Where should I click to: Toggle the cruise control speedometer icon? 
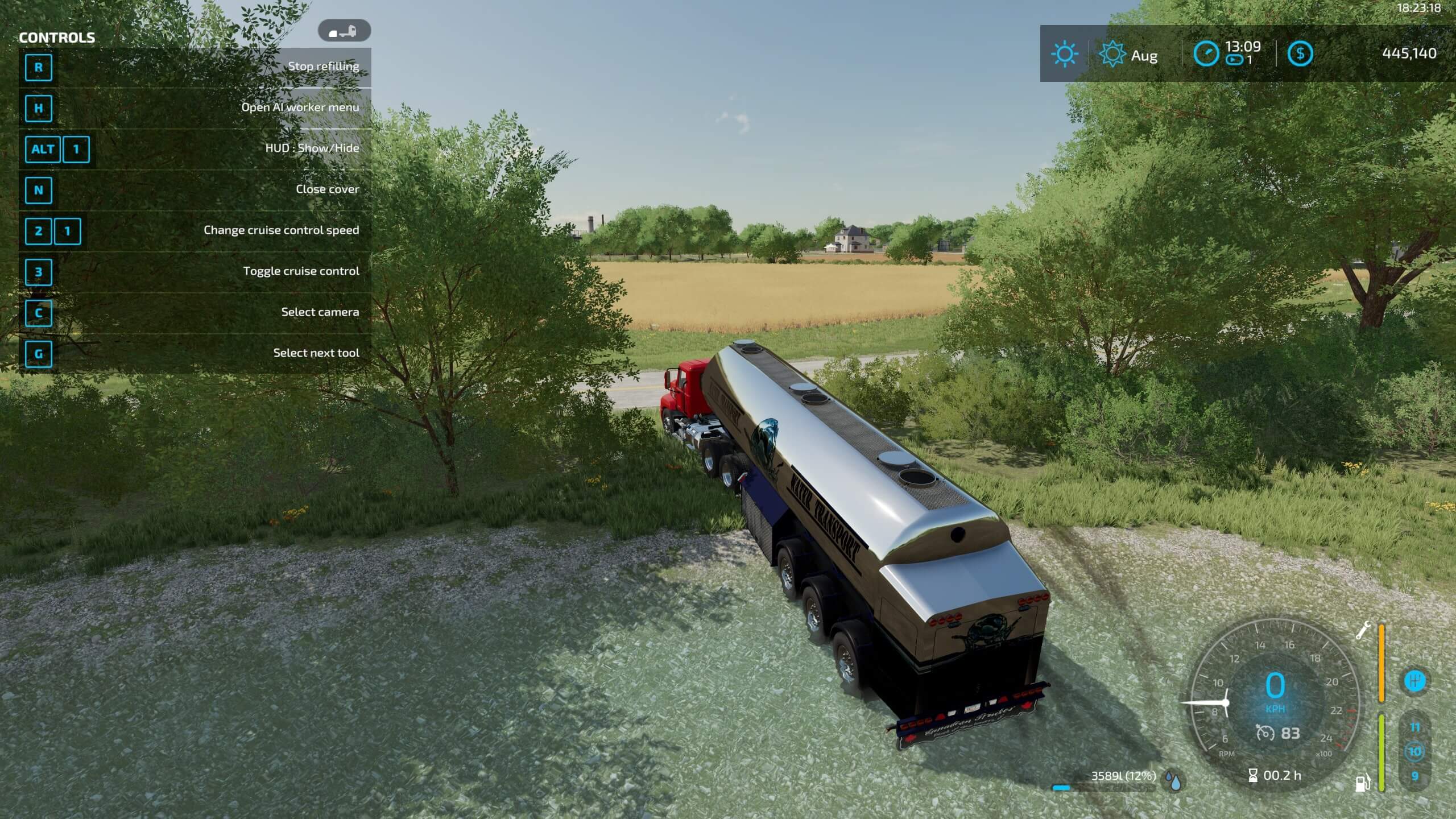click(1265, 733)
